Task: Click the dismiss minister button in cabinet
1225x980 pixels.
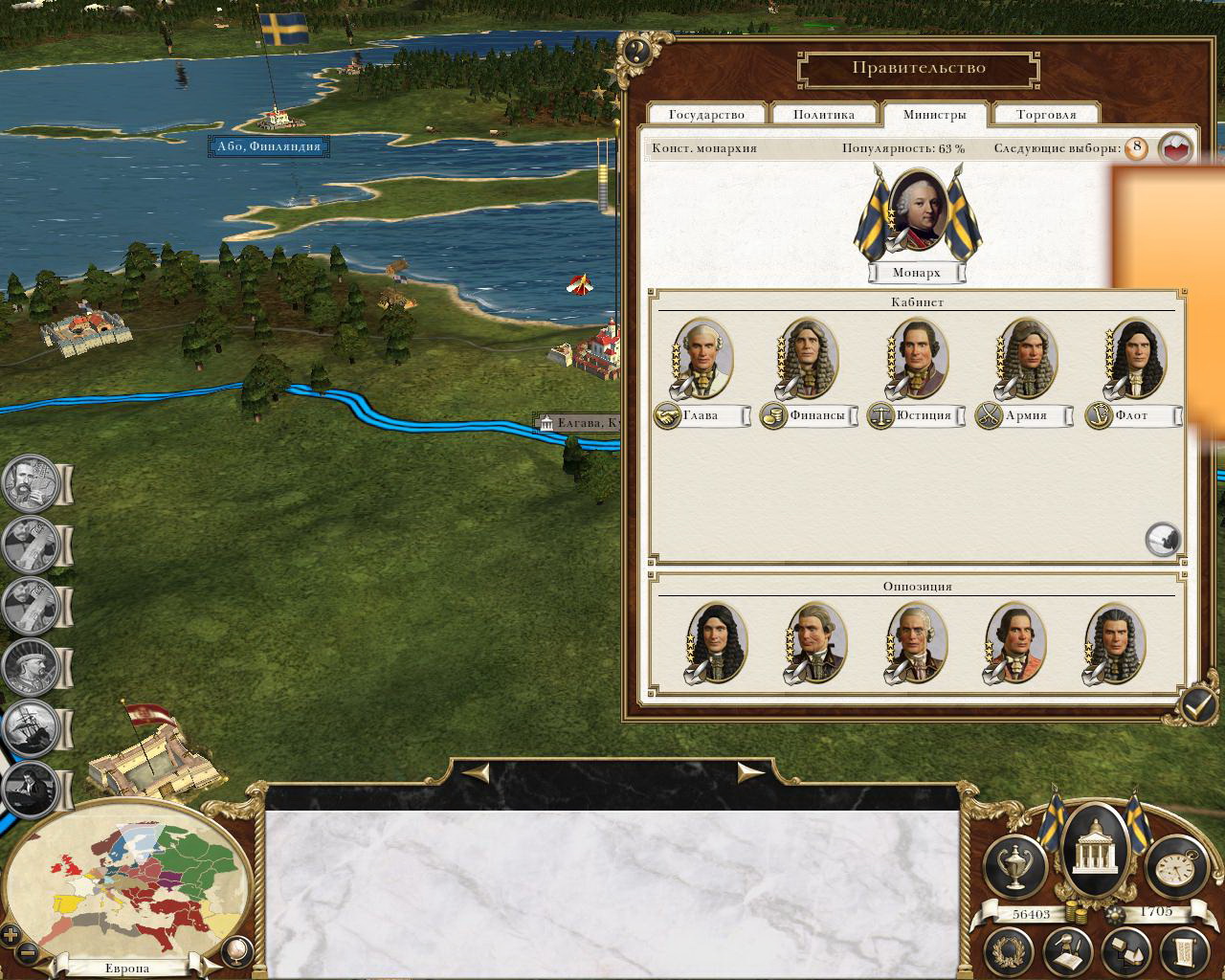Action: click(1163, 540)
